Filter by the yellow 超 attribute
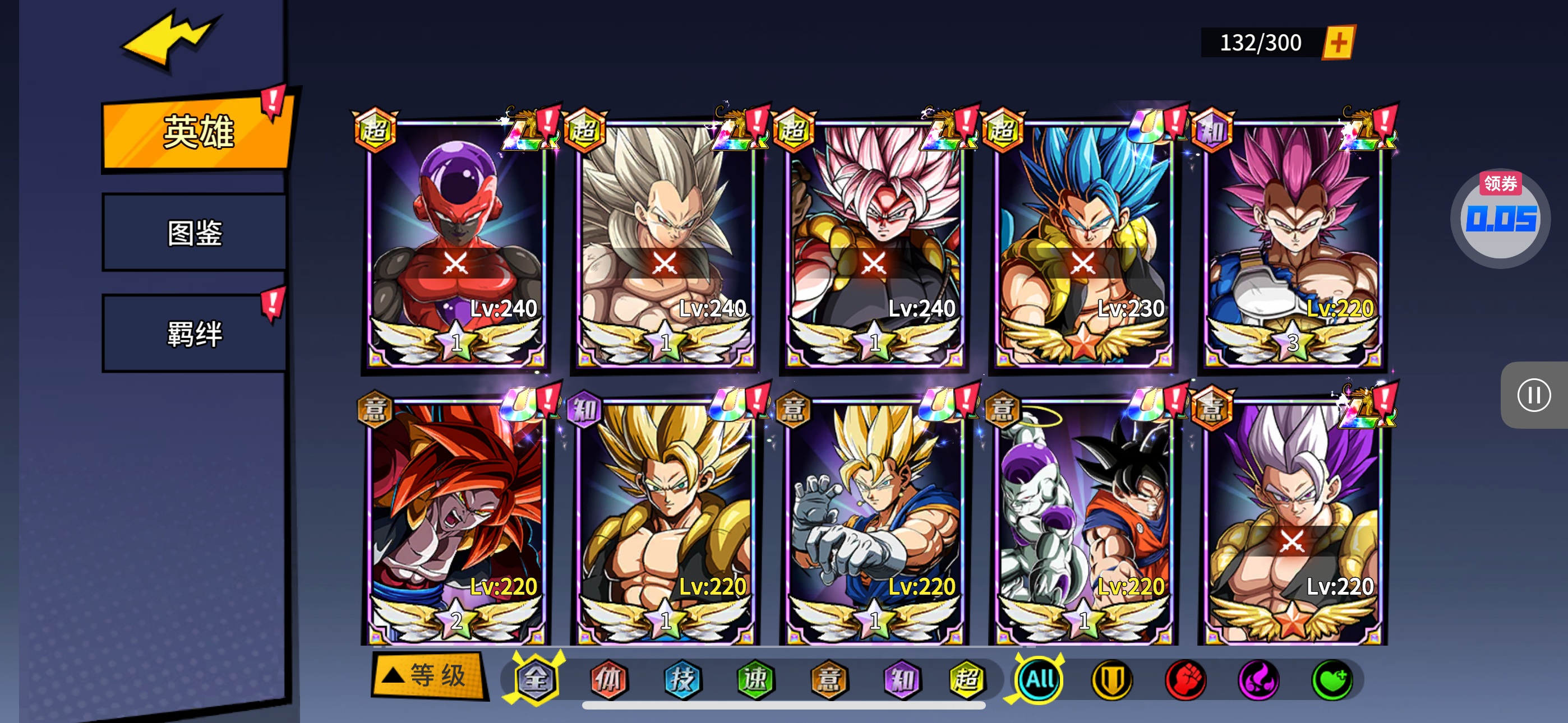This screenshot has width=1568, height=723. (x=967, y=679)
